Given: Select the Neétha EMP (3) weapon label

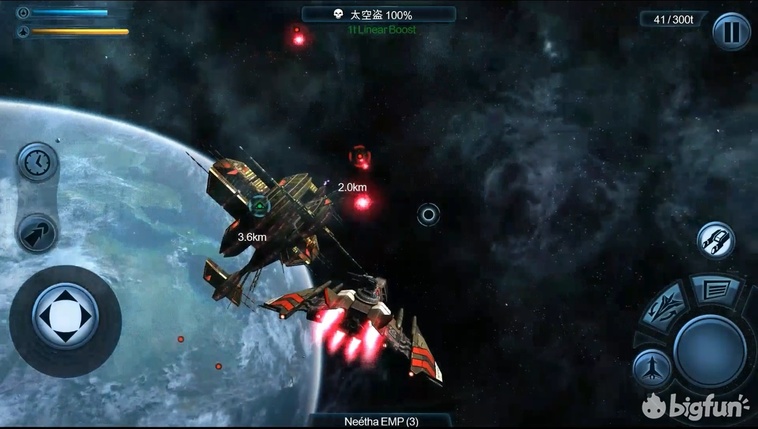Looking at the screenshot, I should pyautogui.click(x=378, y=421).
